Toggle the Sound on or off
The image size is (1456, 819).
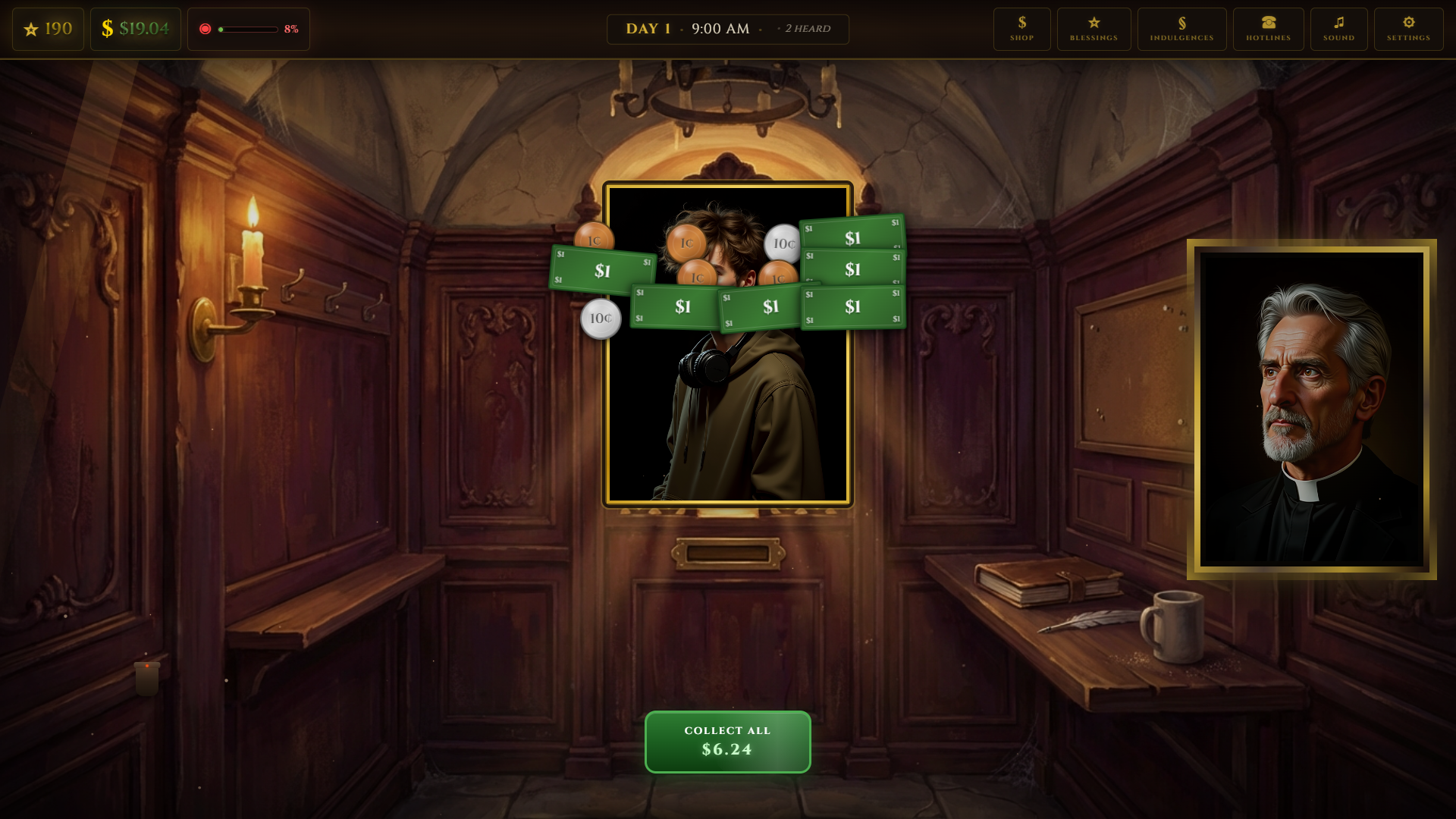coord(1338,29)
